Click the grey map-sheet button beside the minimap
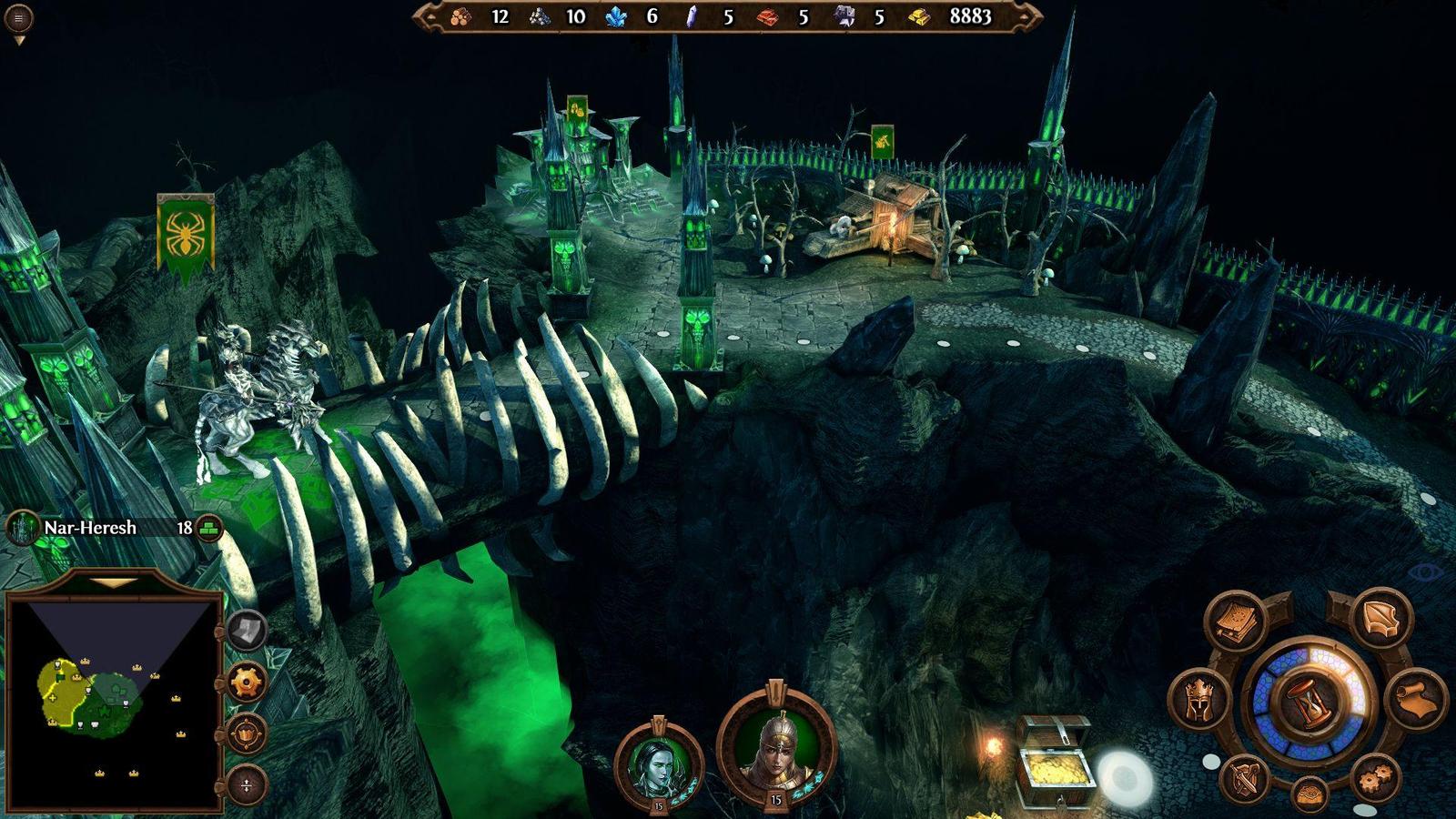1456x819 pixels. (246, 630)
